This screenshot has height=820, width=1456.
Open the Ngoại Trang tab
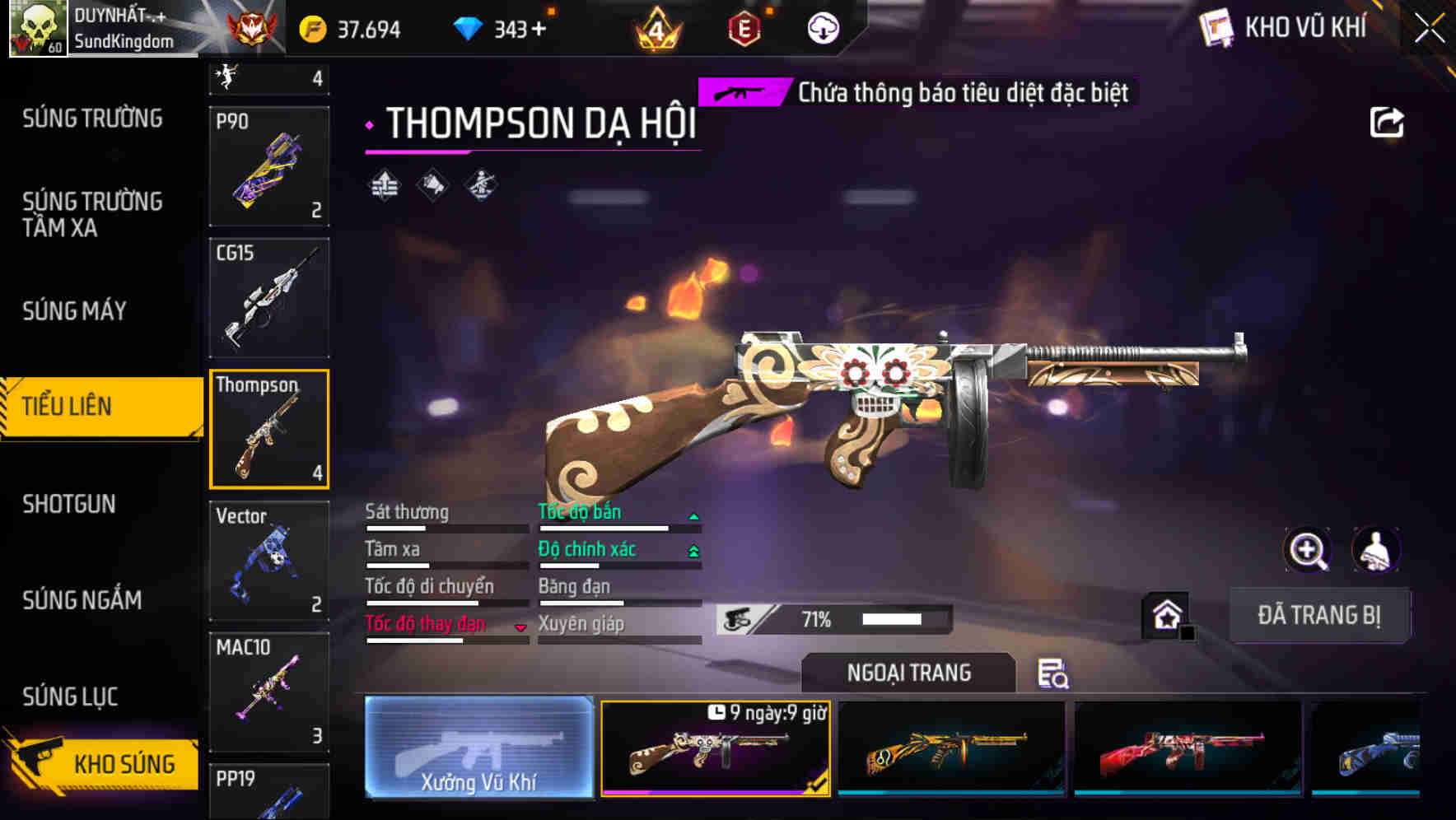pos(909,672)
